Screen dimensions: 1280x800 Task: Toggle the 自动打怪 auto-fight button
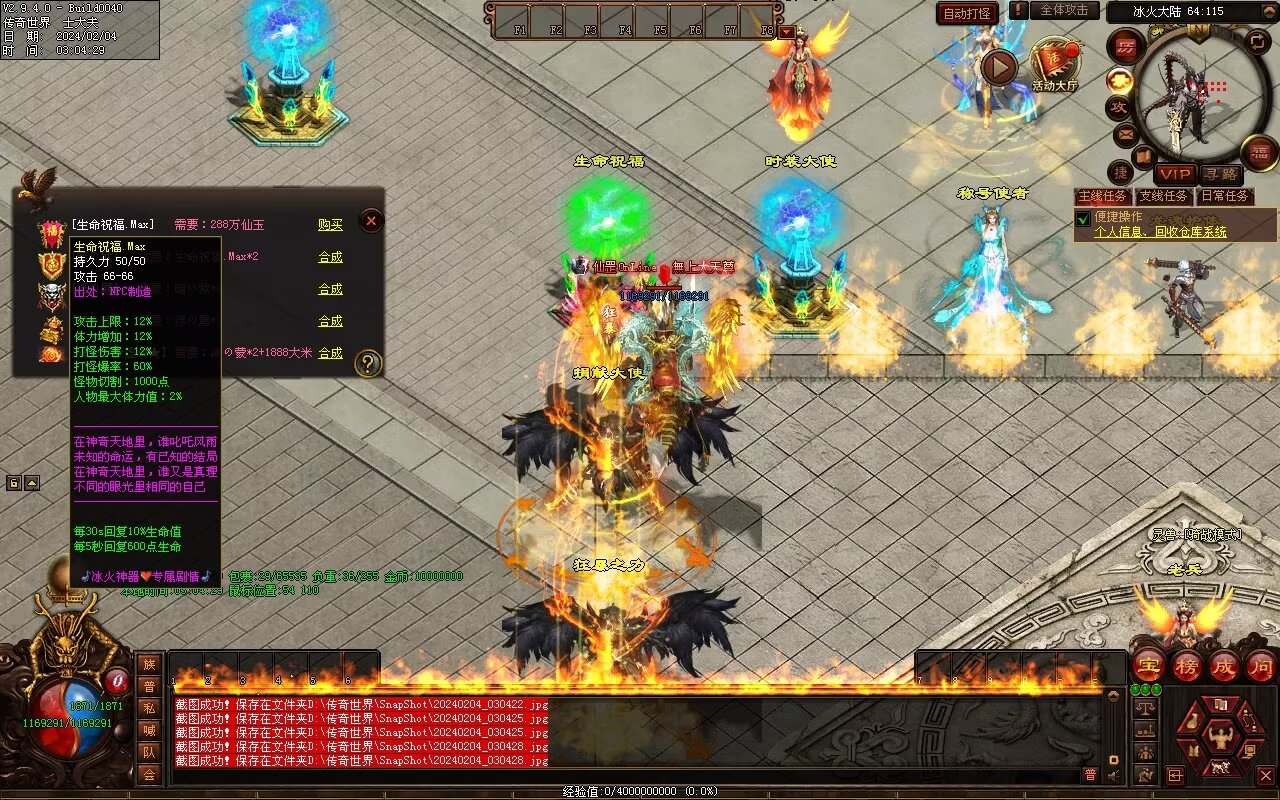click(967, 13)
